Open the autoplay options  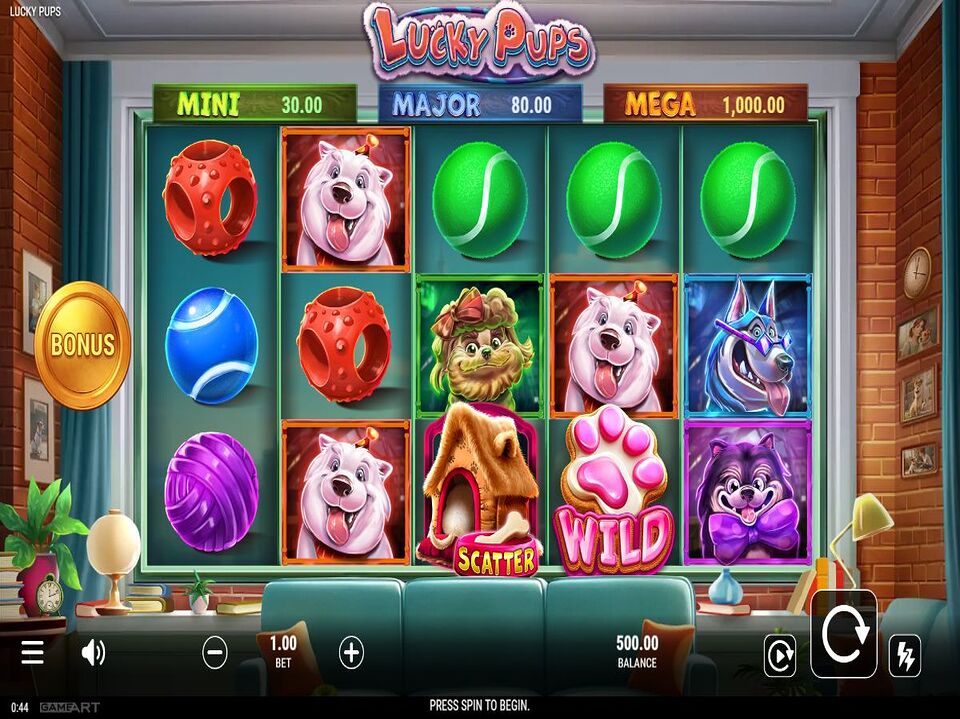pos(779,655)
